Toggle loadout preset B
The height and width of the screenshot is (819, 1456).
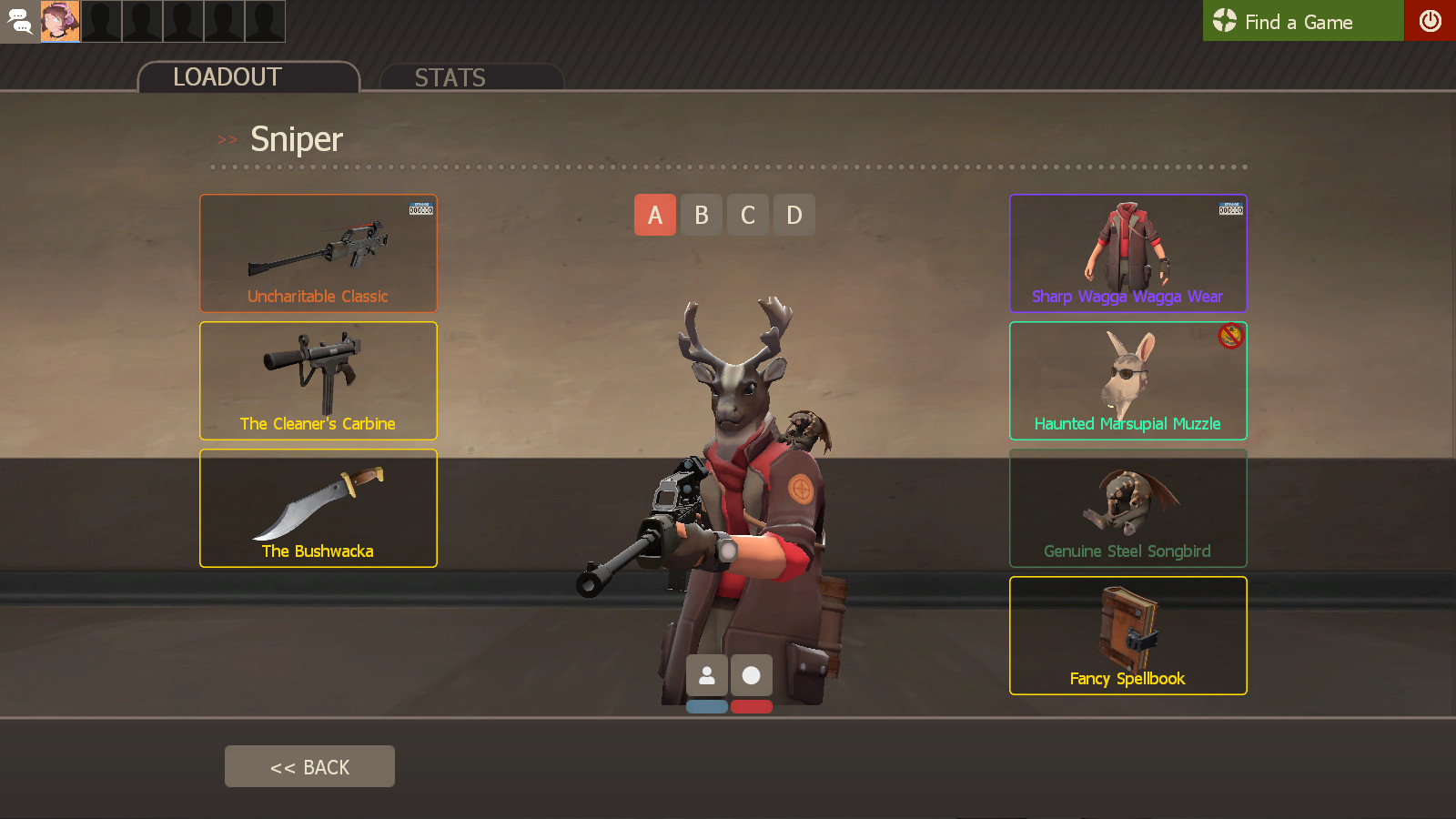pyautogui.click(x=701, y=215)
